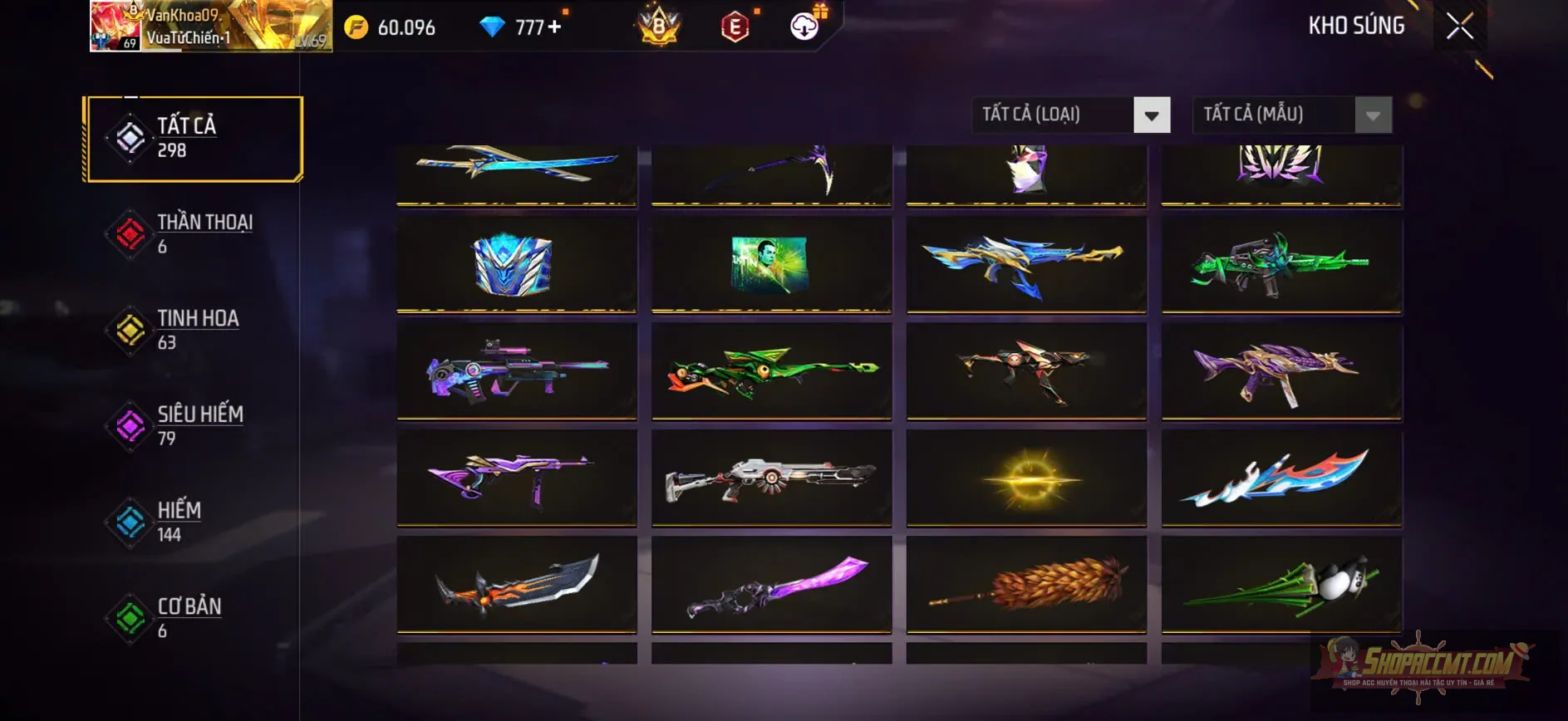Viewport: 1568px width, 721px height.
Task: Expand the weapon type filter arrow
Action: click(x=1151, y=115)
